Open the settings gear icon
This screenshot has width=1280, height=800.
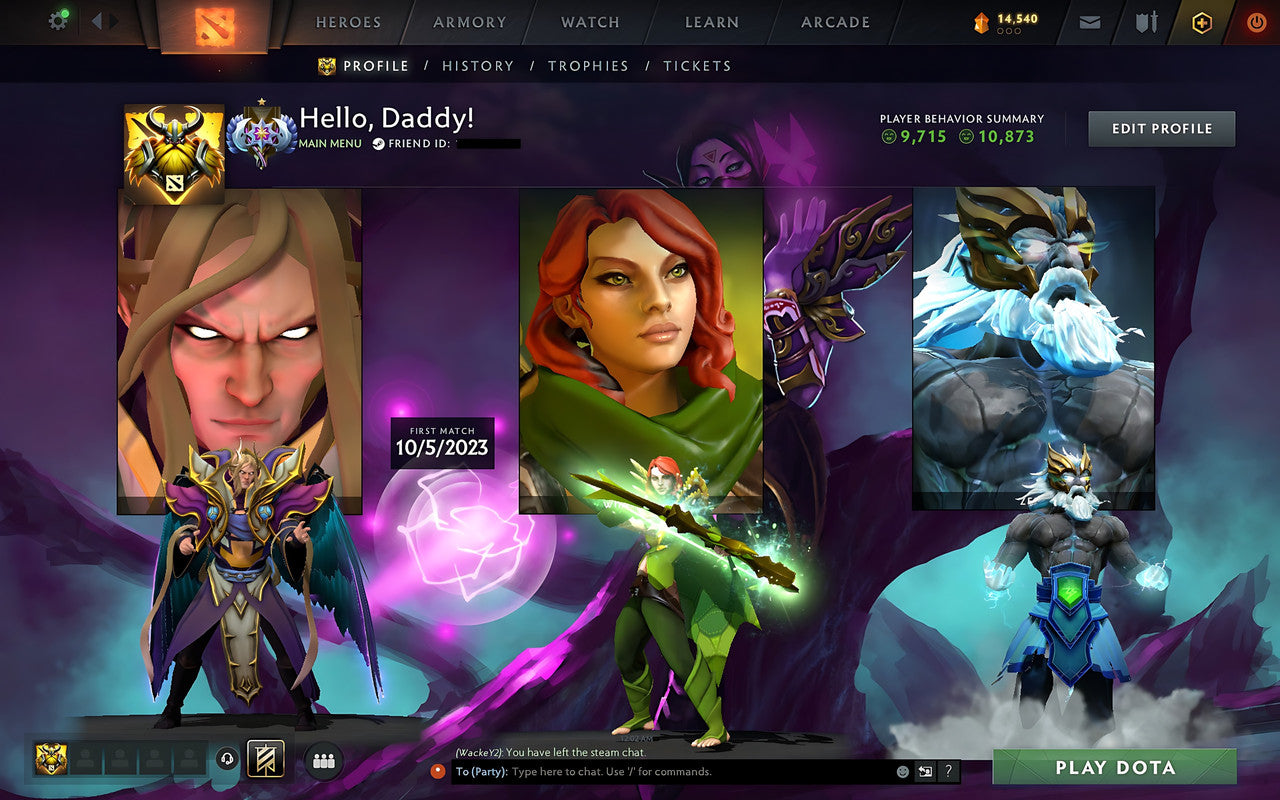point(57,20)
